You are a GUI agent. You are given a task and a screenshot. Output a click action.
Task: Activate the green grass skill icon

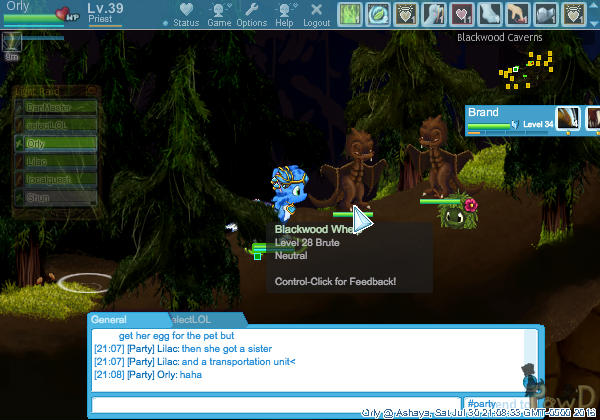[350, 14]
